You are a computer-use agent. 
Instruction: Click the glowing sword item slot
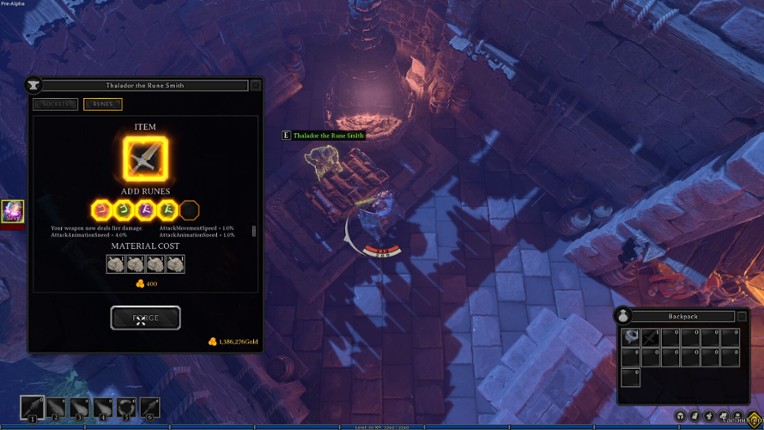pyautogui.click(x=145, y=159)
